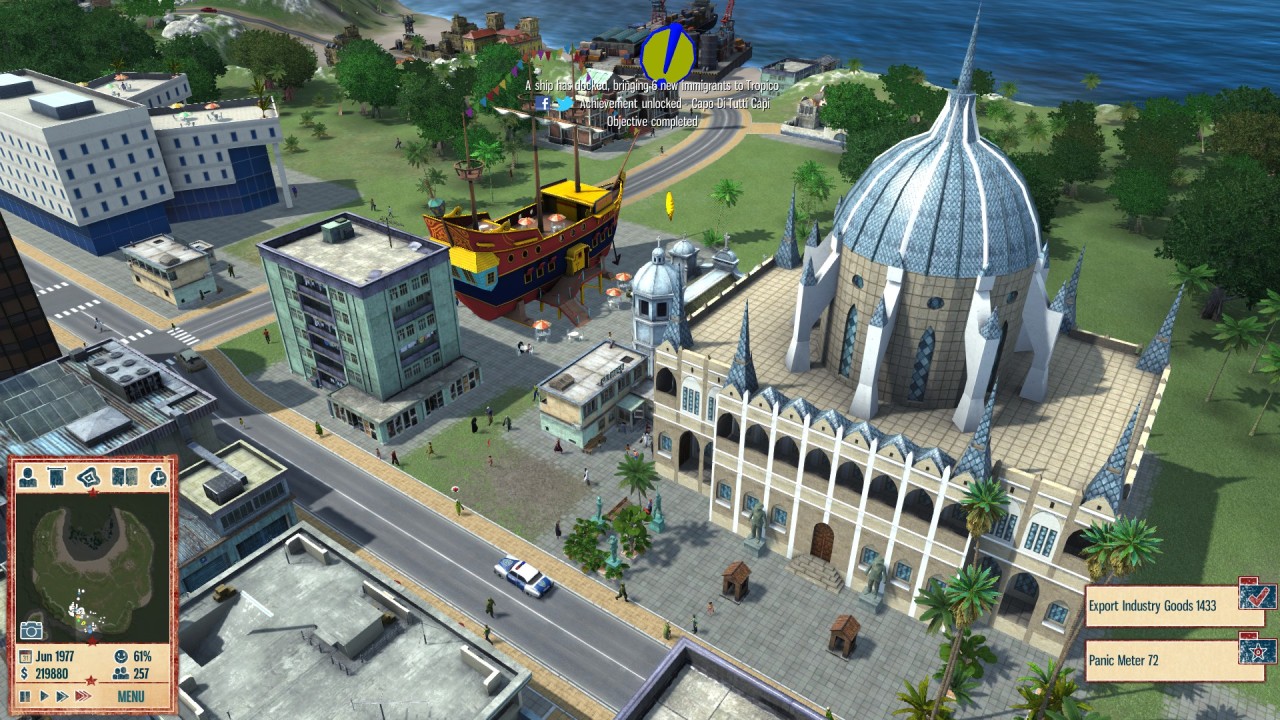Open the MENU button
This screenshot has height=720, width=1280.
coord(131,696)
